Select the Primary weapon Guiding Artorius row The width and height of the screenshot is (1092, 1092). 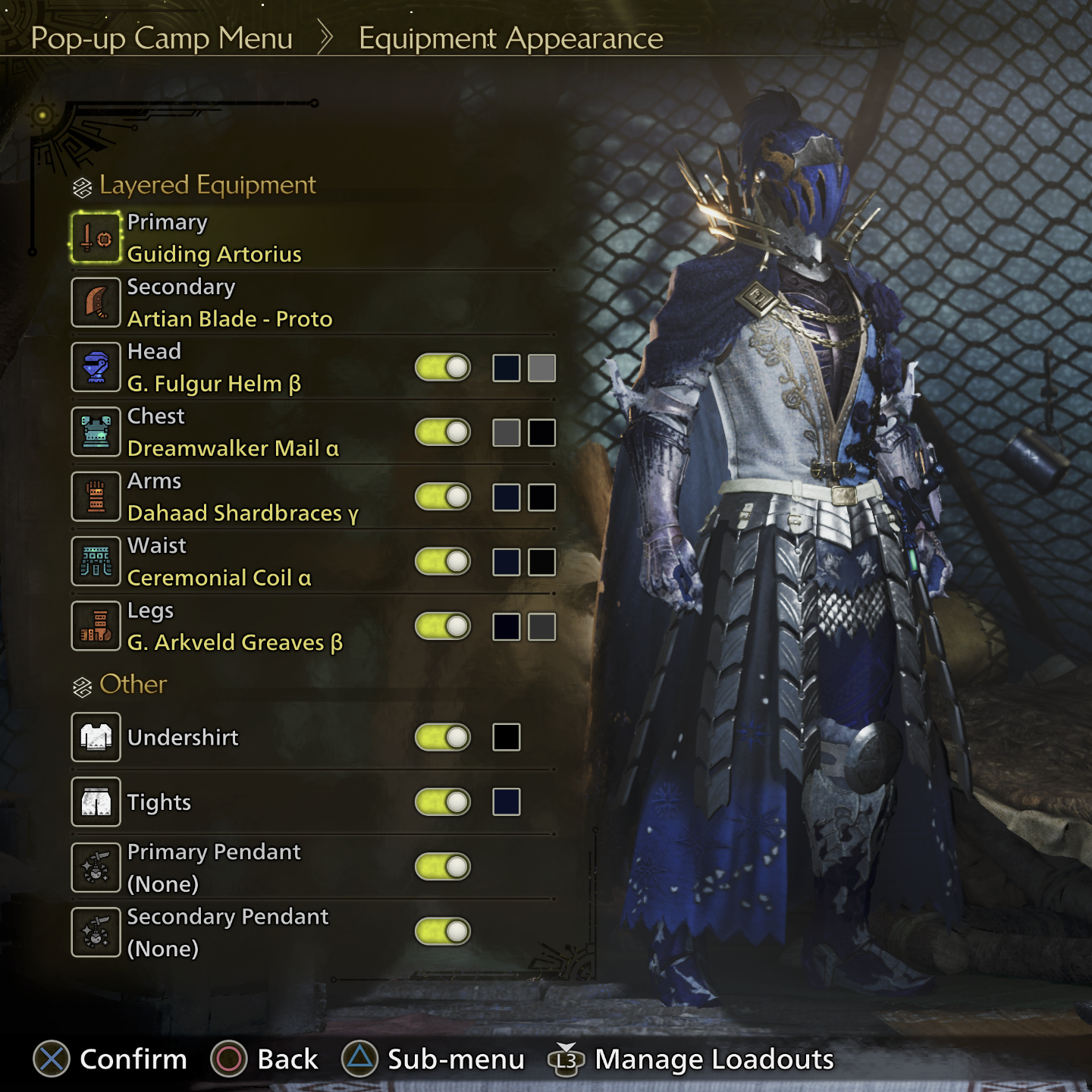click(214, 238)
